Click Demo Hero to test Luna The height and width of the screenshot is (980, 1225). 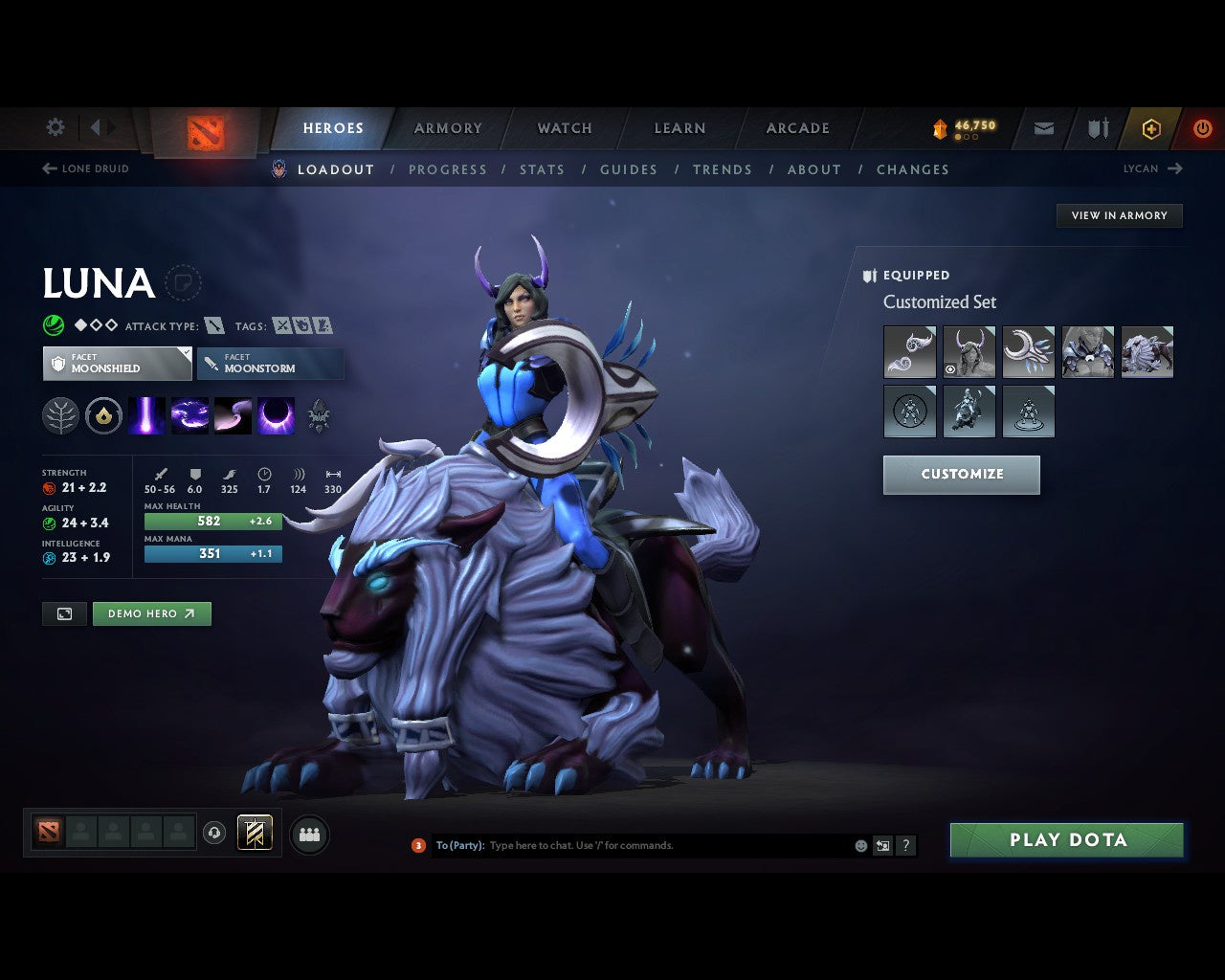(151, 613)
